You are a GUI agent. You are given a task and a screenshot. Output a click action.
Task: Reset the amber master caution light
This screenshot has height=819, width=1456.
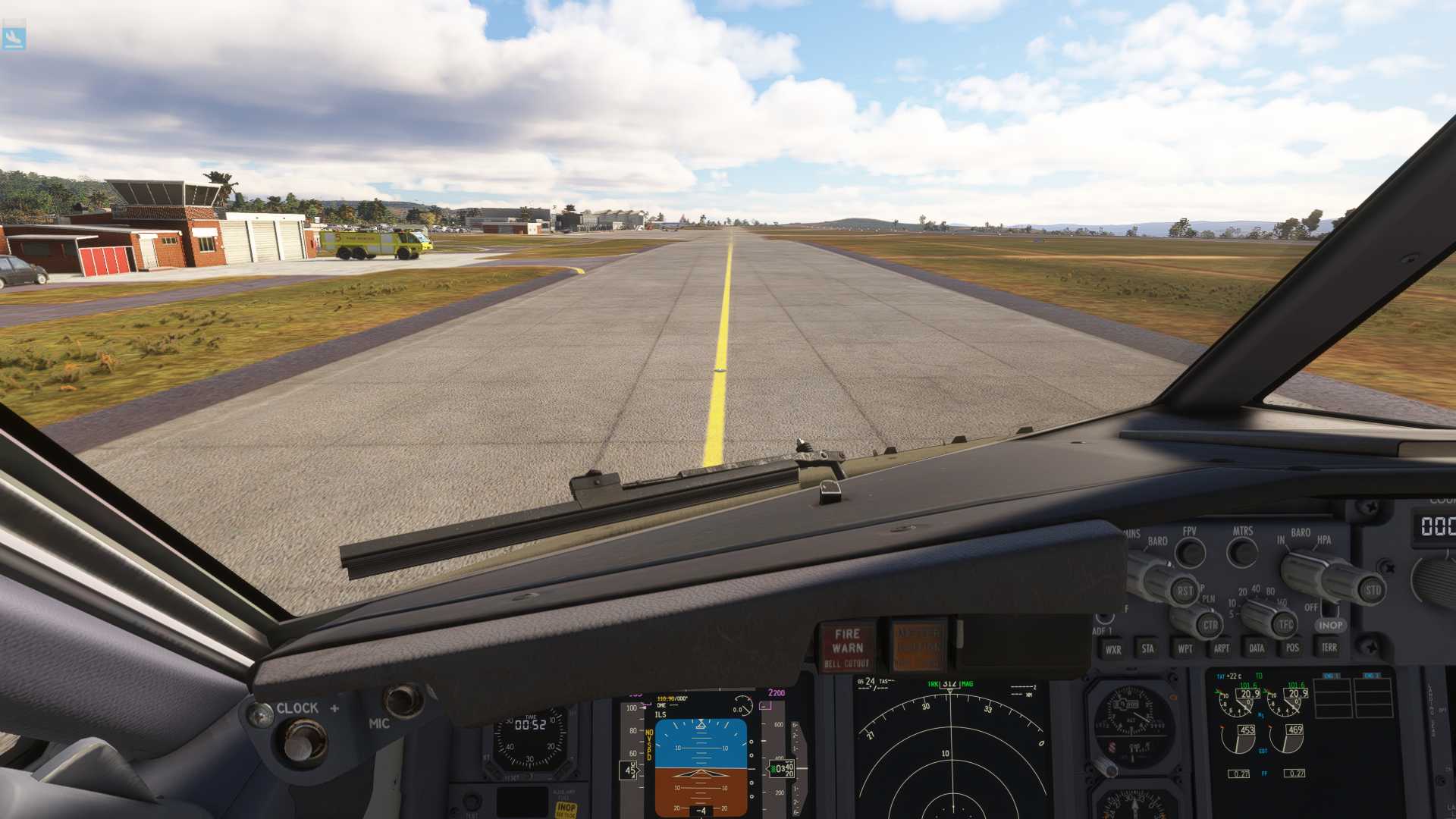pyautogui.click(x=918, y=646)
